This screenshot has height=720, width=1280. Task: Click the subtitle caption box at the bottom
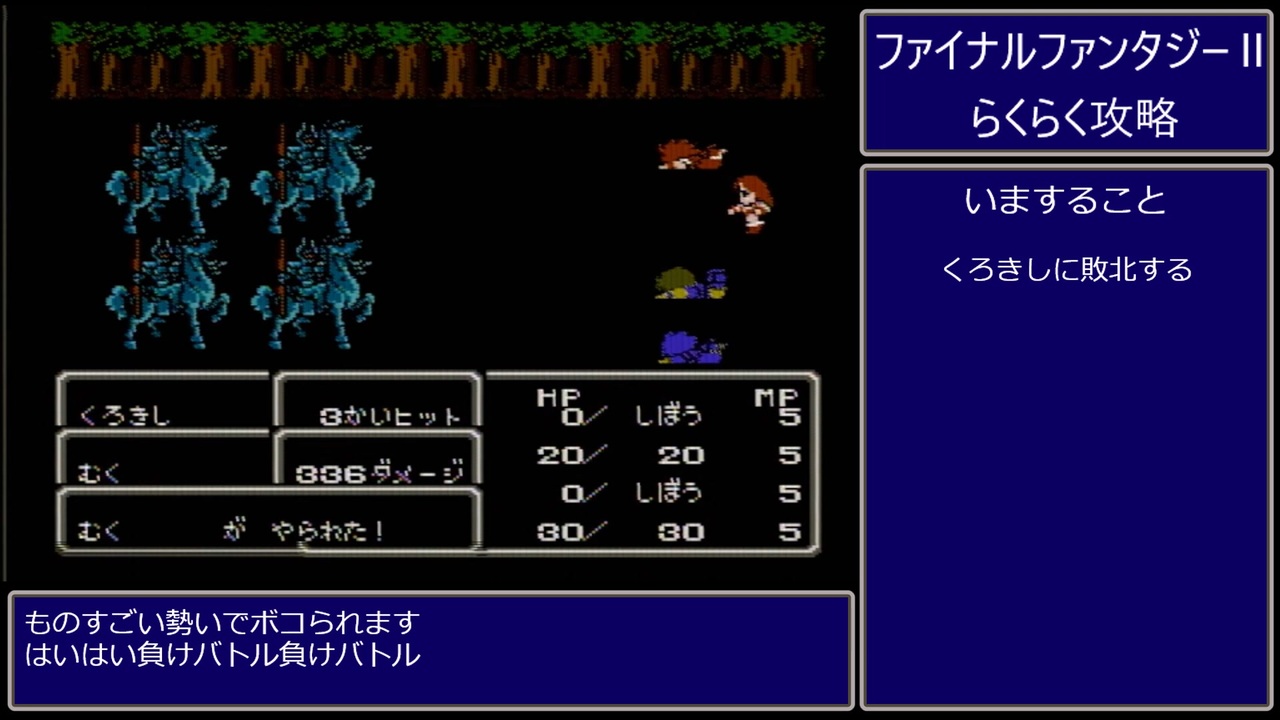pyautogui.click(x=430, y=651)
